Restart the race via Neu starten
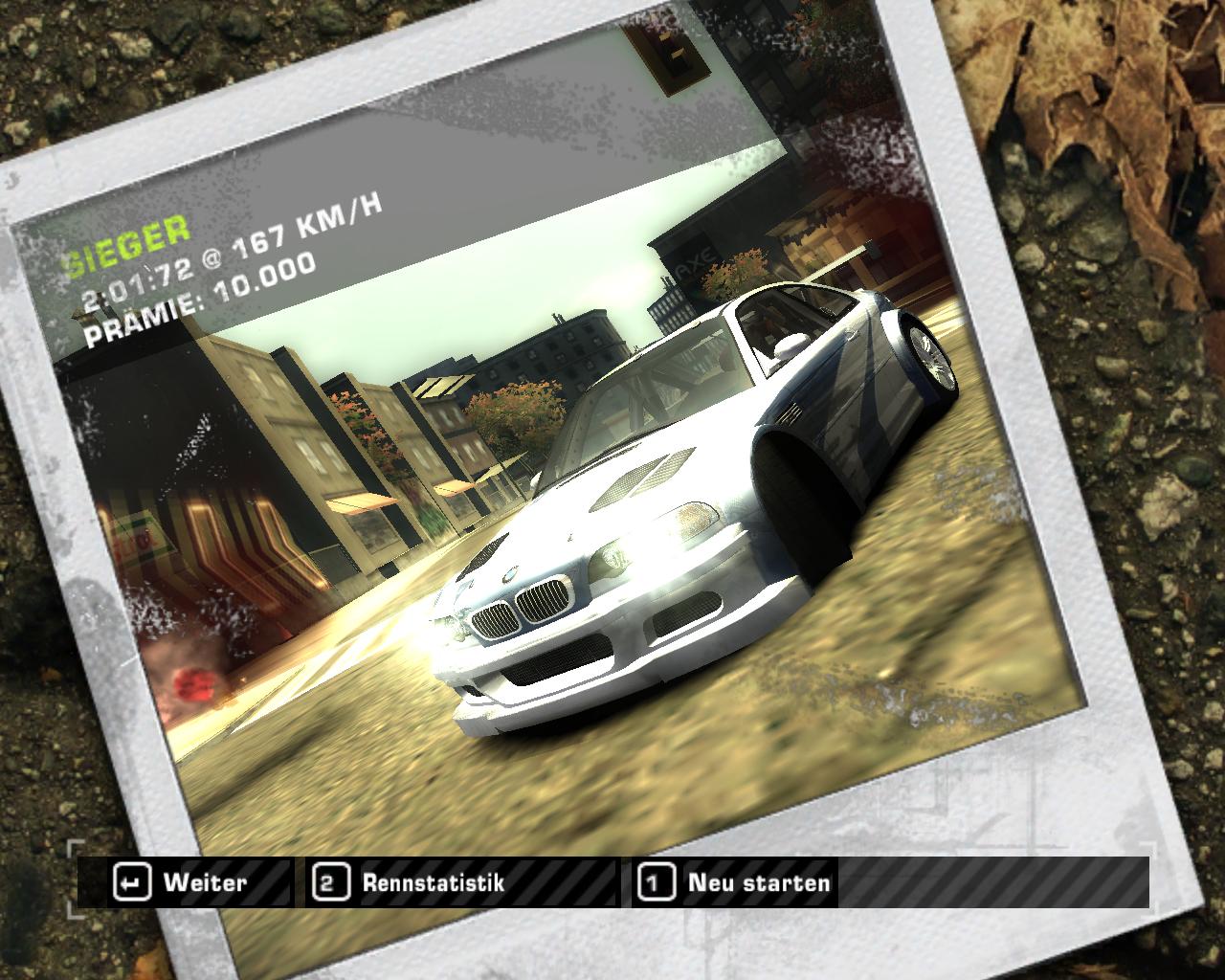 [x=737, y=882]
